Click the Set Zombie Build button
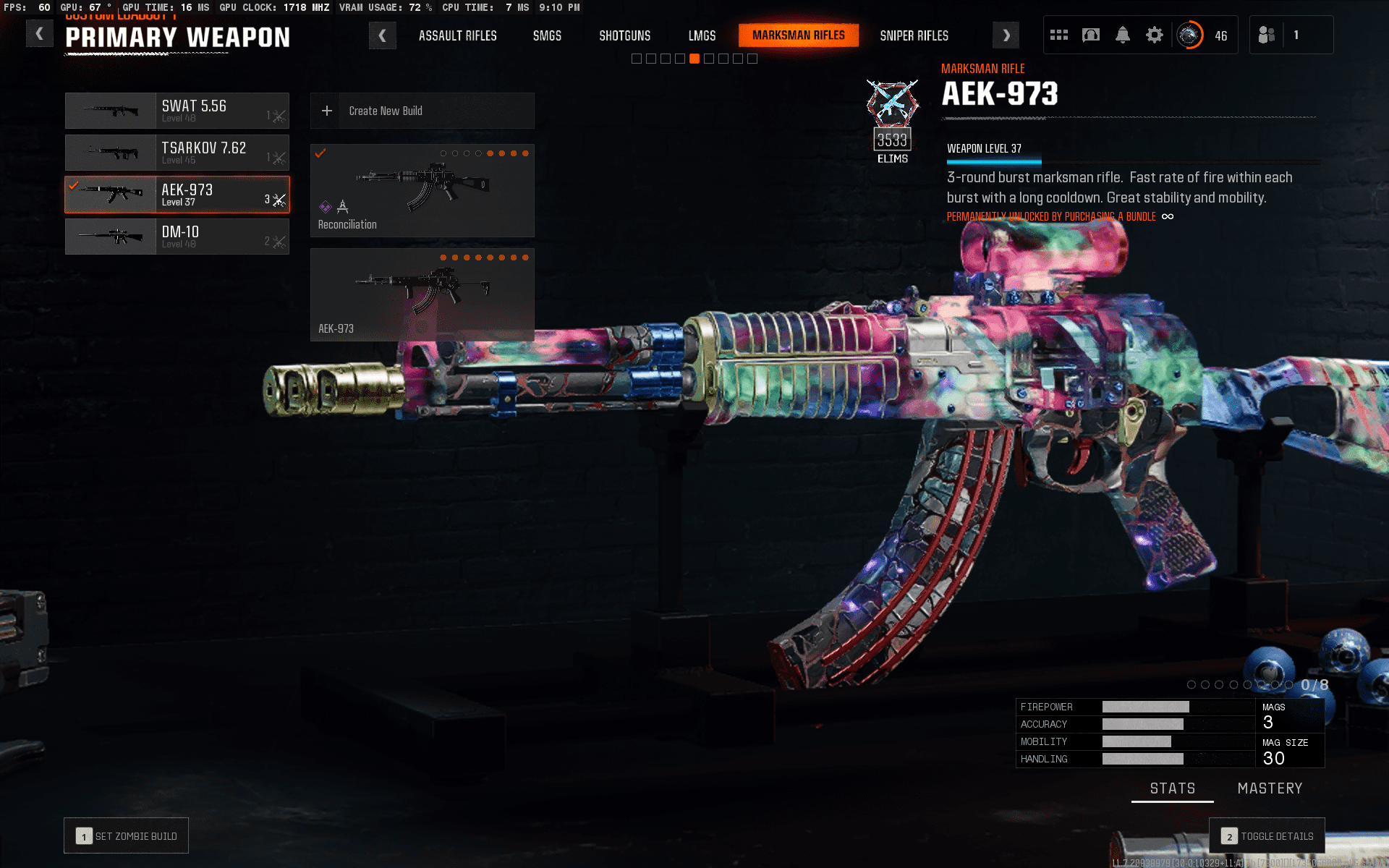 (127, 836)
